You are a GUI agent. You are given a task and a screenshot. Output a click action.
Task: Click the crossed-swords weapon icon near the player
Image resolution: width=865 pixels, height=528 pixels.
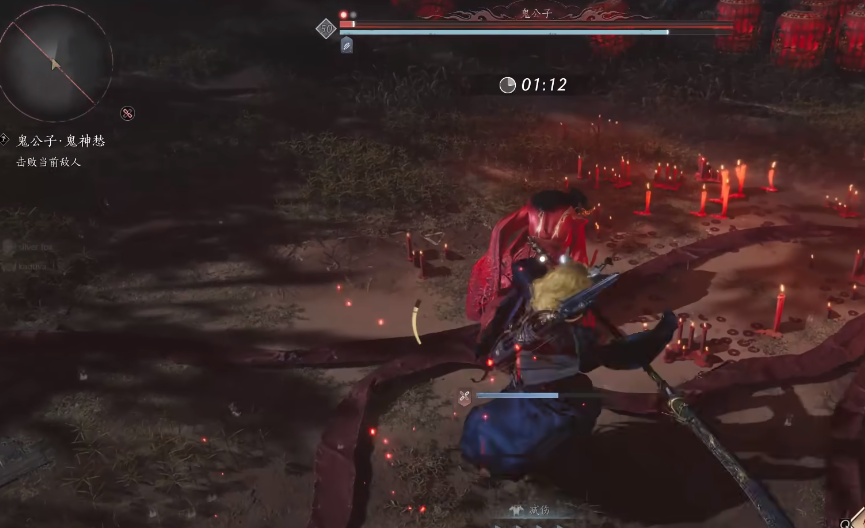point(465,396)
